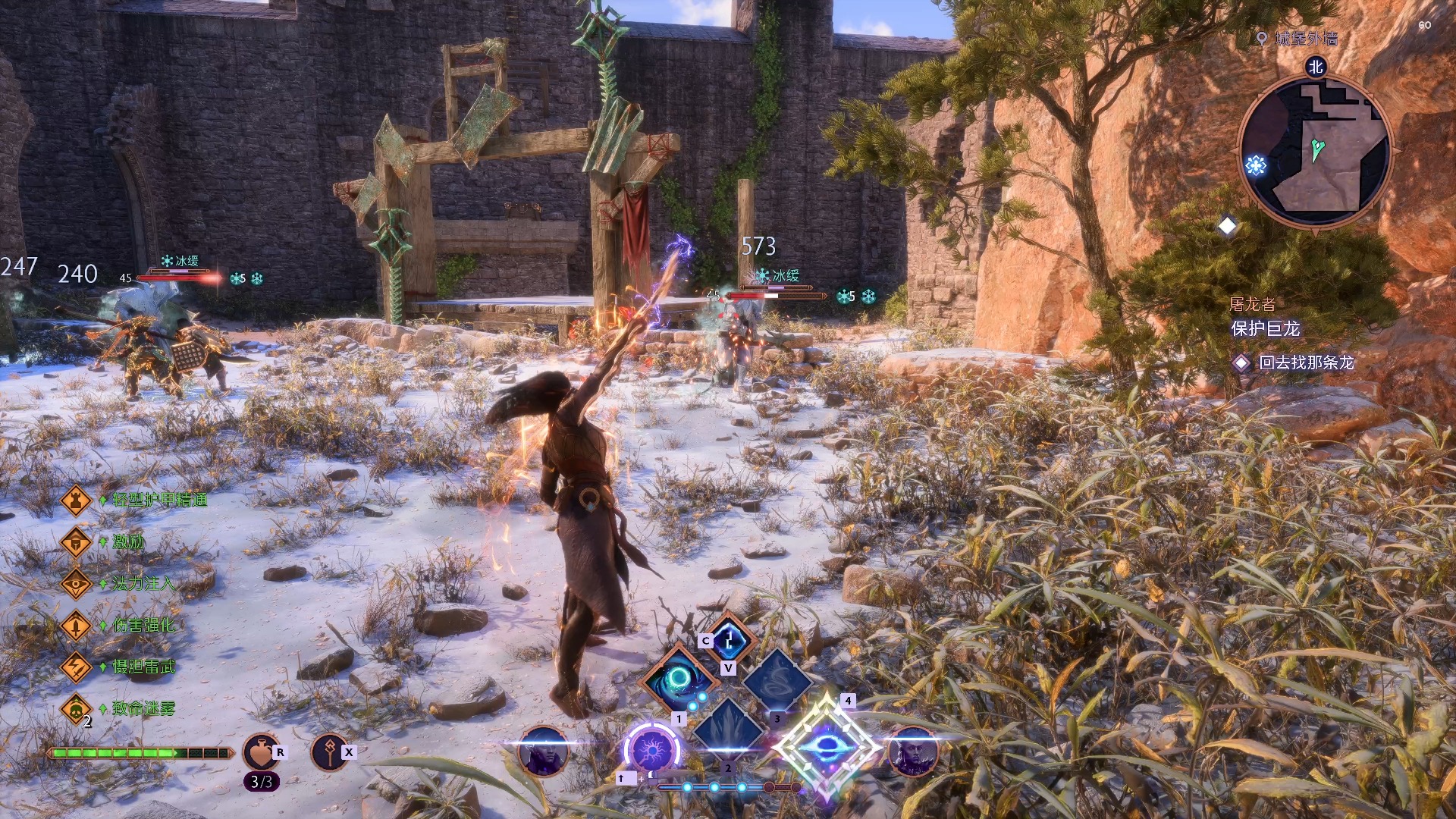Unleash the glowing black hole ultimate
The height and width of the screenshot is (819, 1456).
[827, 746]
